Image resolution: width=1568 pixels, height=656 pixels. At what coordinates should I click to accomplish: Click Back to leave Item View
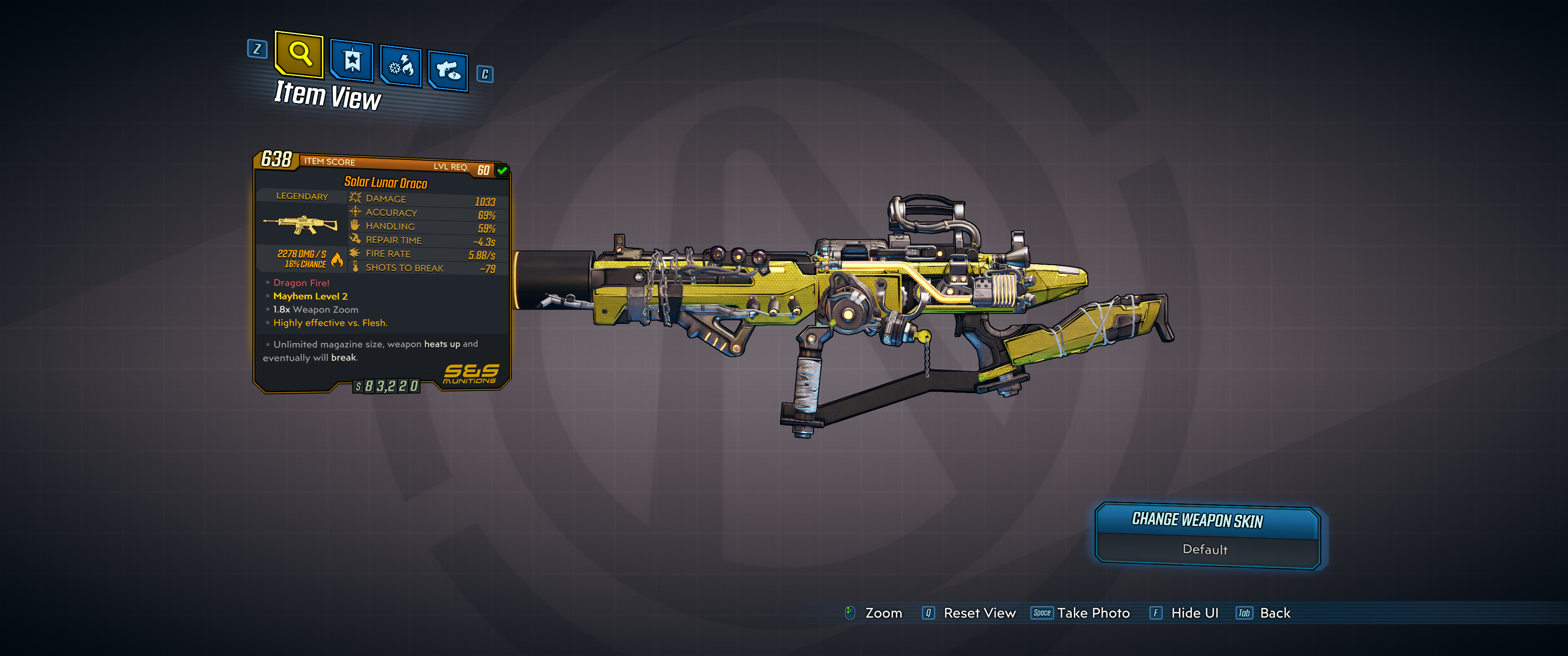point(1276,613)
